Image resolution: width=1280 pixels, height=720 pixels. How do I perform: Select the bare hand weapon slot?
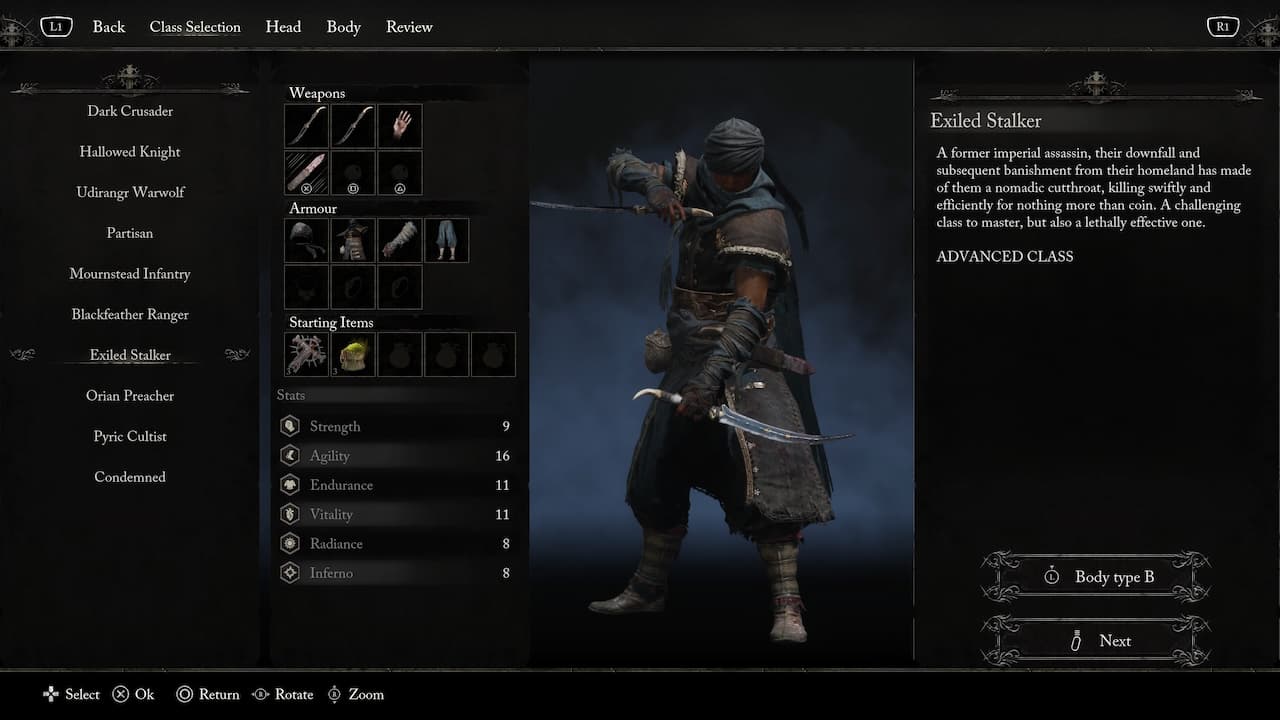pyautogui.click(x=399, y=125)
